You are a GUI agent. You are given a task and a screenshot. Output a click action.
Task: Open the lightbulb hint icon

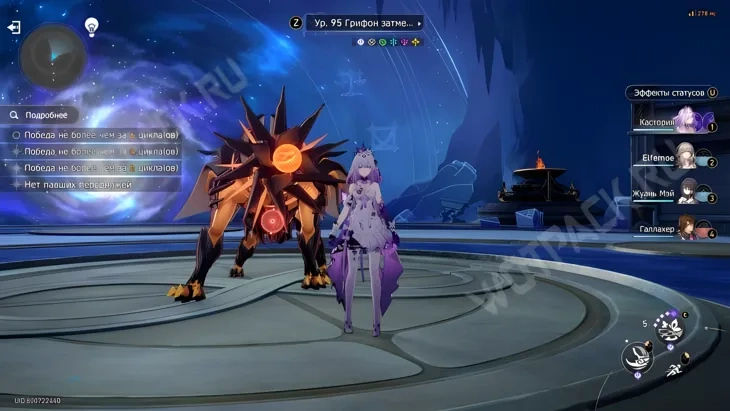91,27
